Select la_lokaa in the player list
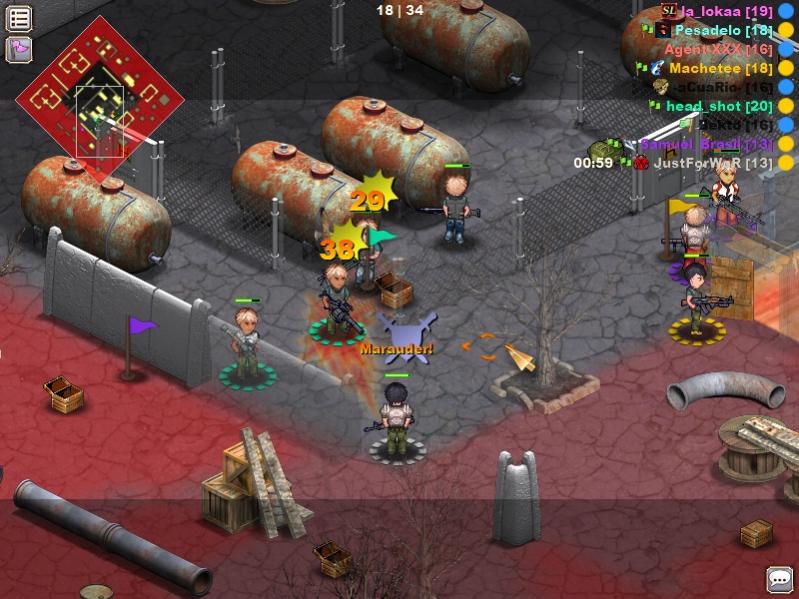Screen dimensions: 799x599 (x=714, y=12)
